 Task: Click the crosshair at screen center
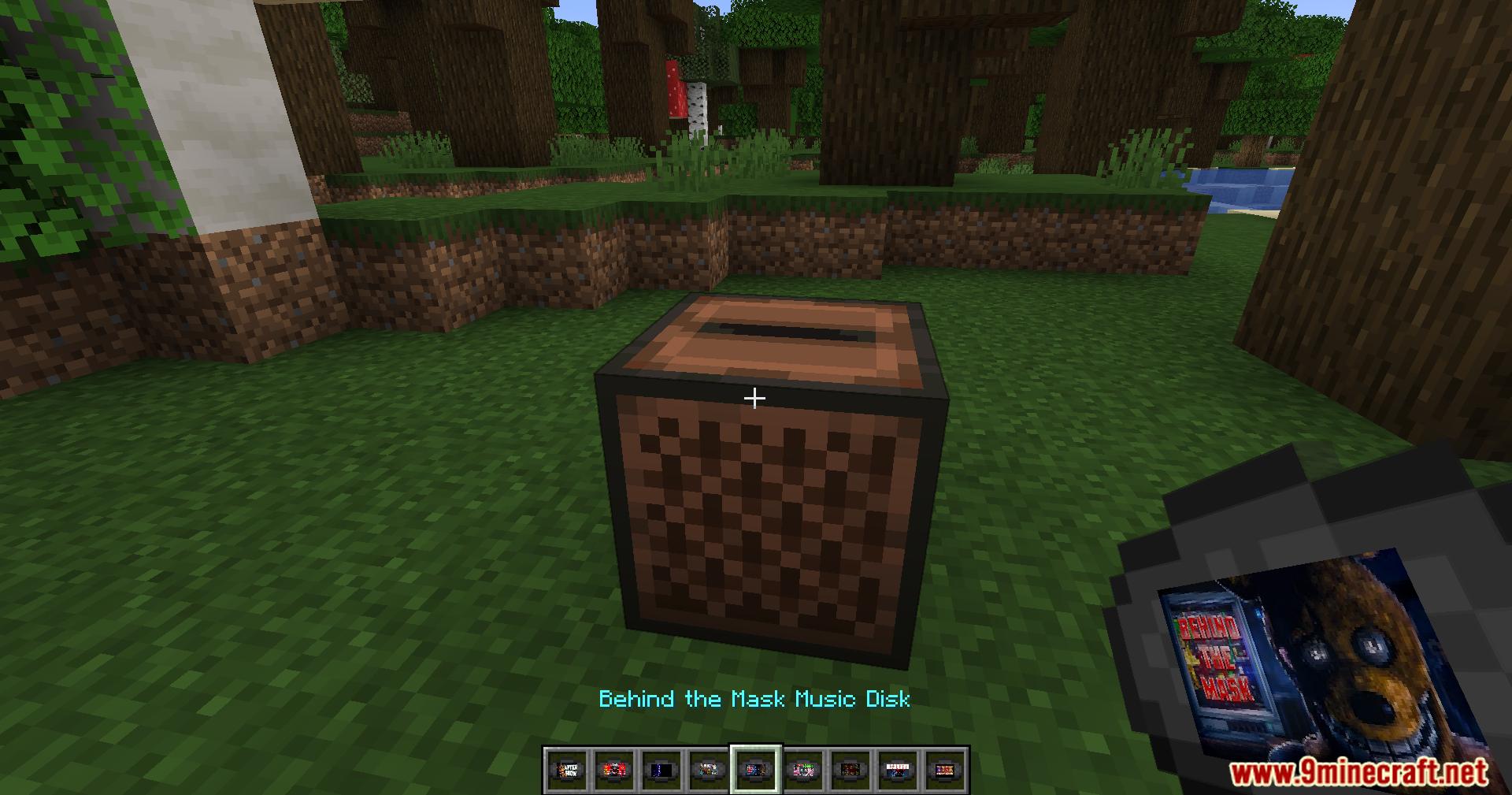pos(755,397)
